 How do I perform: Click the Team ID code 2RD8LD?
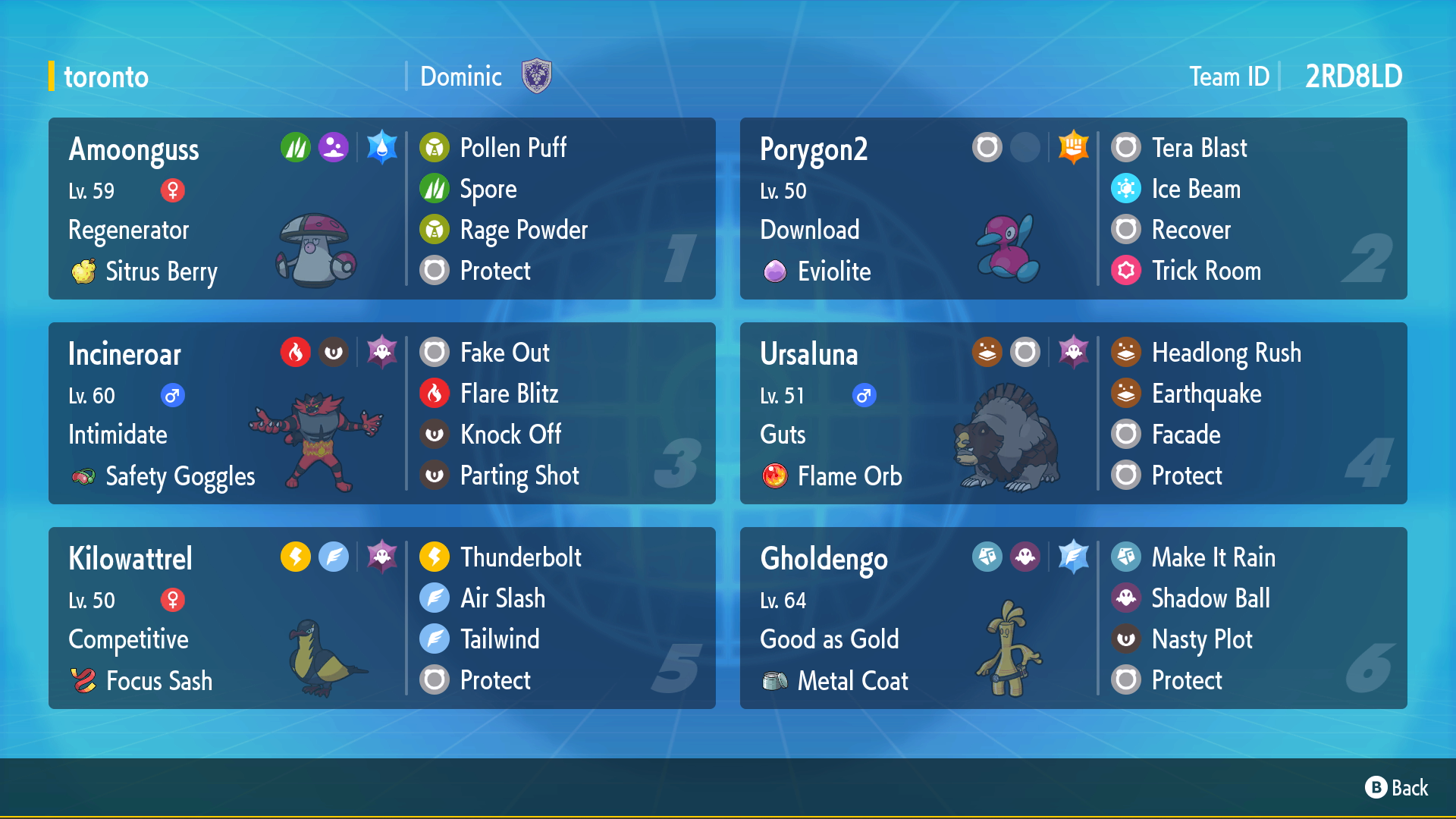click(1353, 77)
